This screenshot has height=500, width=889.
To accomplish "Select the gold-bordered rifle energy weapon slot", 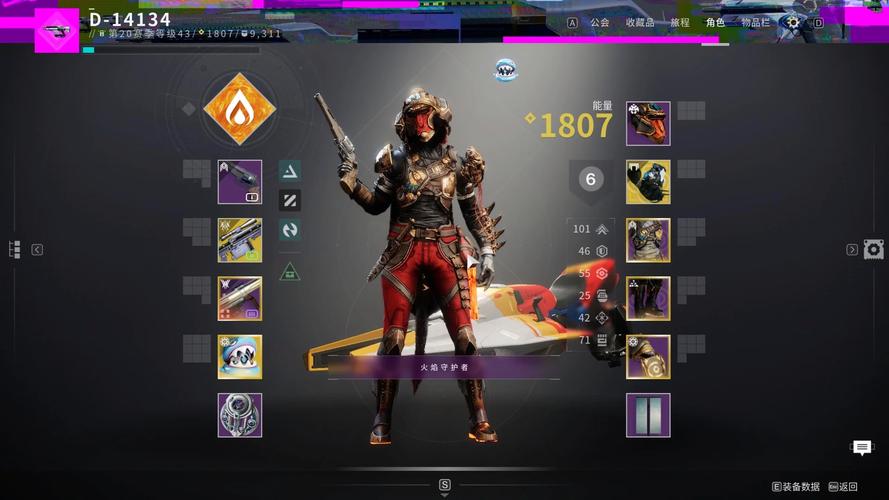I will pyautogui.click(x=240, y=240).
